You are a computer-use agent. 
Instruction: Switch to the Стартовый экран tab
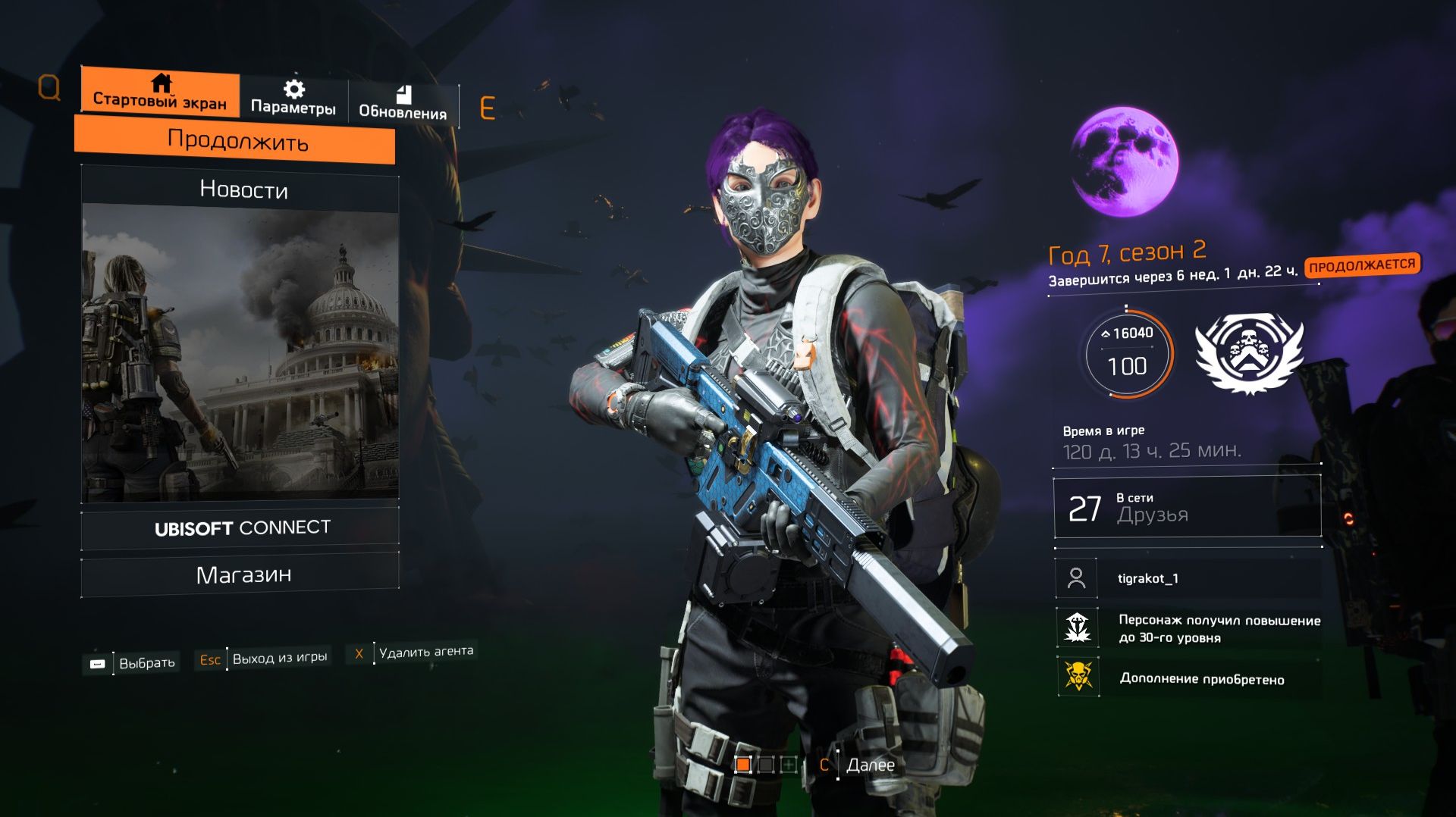pyautogui.click(x=160, y=92)
